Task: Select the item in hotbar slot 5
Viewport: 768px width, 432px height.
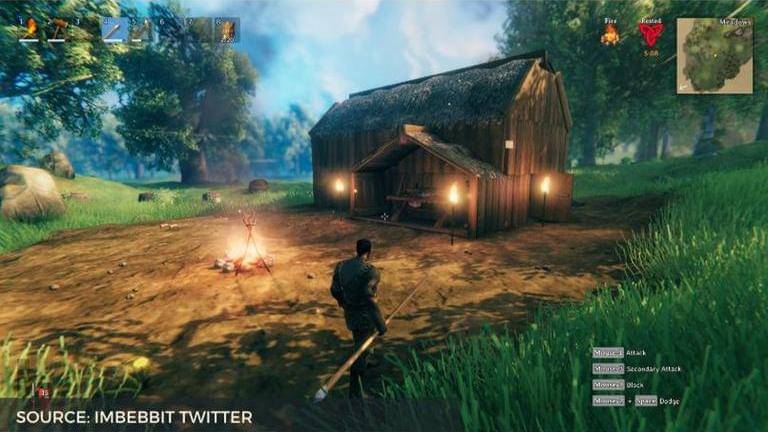Action: 141,29
